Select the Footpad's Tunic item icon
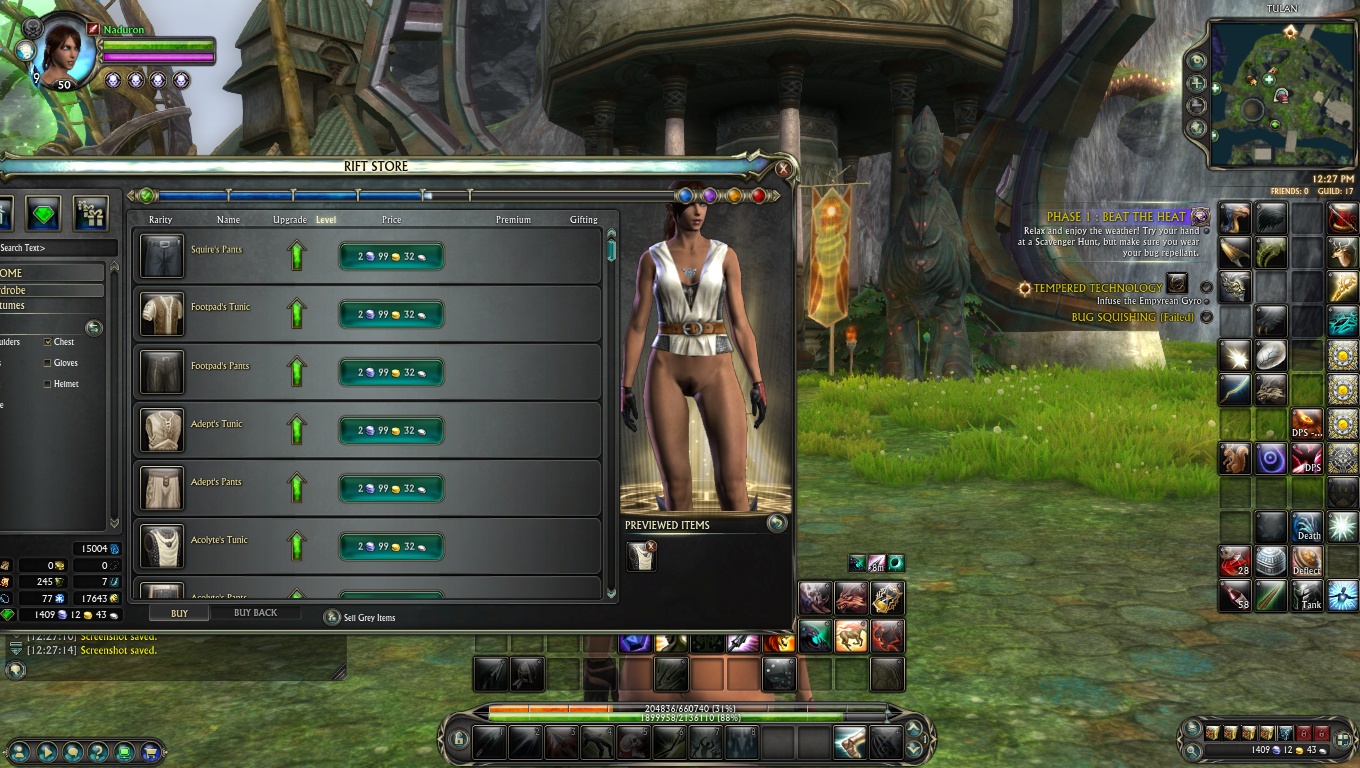Image resolution: width=1360 pixels, height=768 pixels. tap(161, 314)
